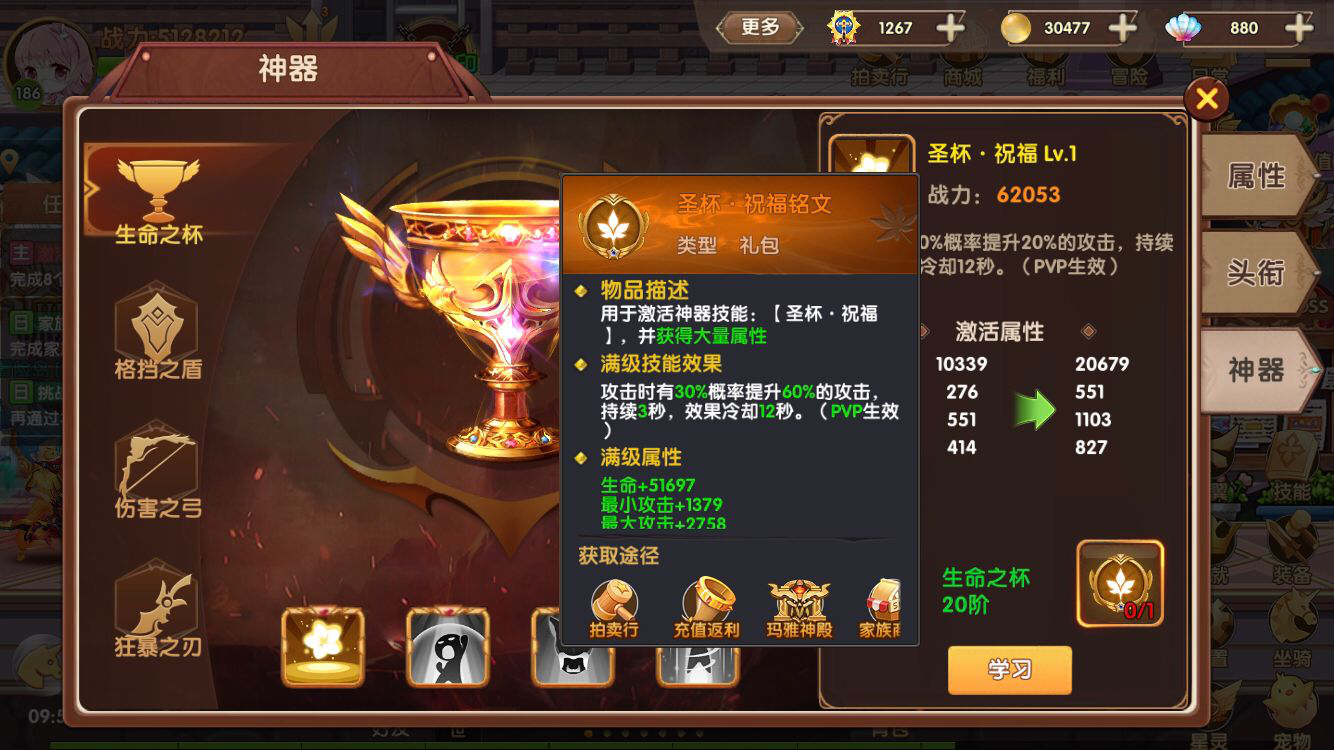
Task: Open 充值返利 acquisition source
Action: coord(706,607)
